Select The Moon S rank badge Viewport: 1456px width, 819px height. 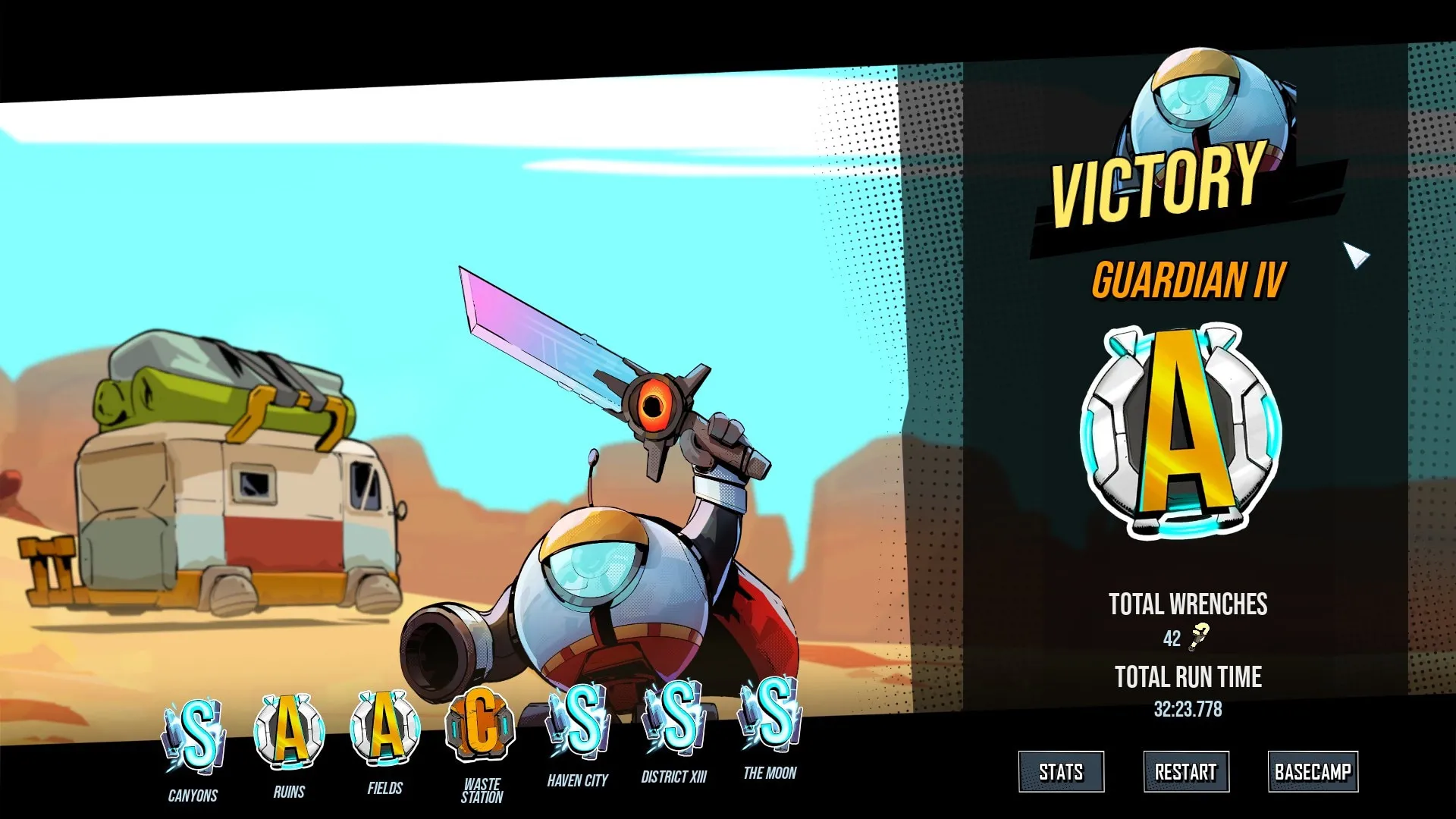pyautogui.click(x=771, y=713)
